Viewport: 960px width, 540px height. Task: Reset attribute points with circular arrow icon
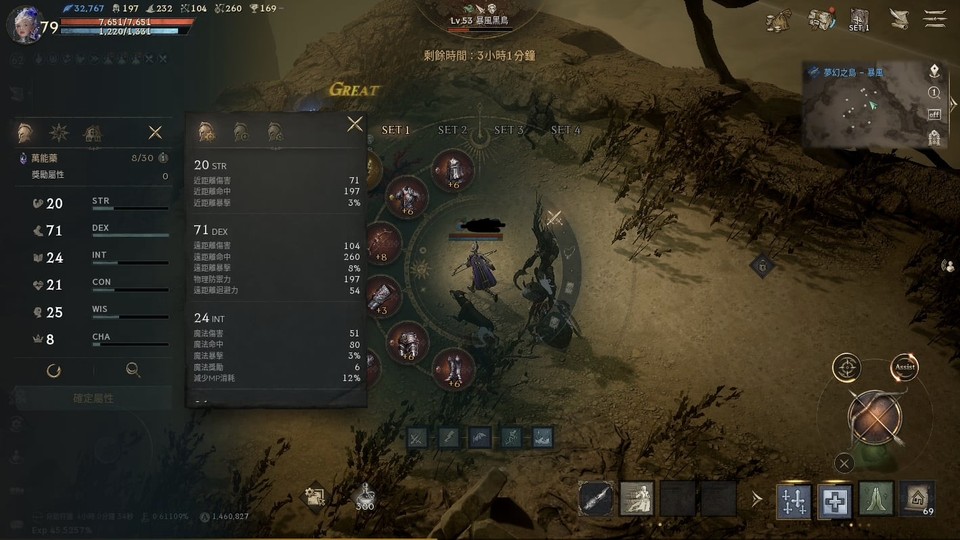point(54,370)
